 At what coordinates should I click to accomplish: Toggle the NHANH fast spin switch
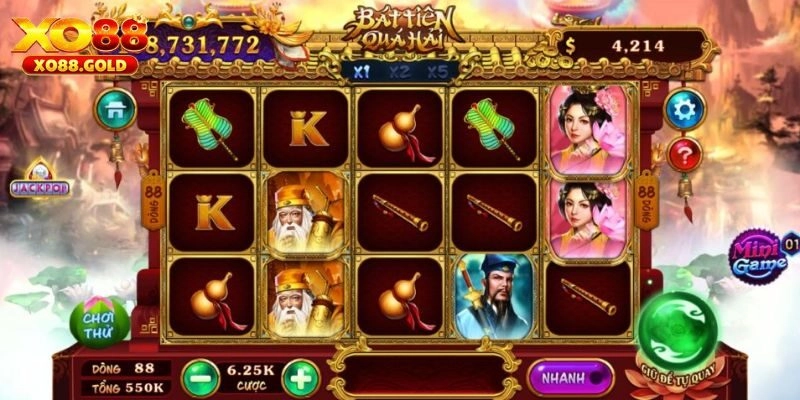click(571, 379)
